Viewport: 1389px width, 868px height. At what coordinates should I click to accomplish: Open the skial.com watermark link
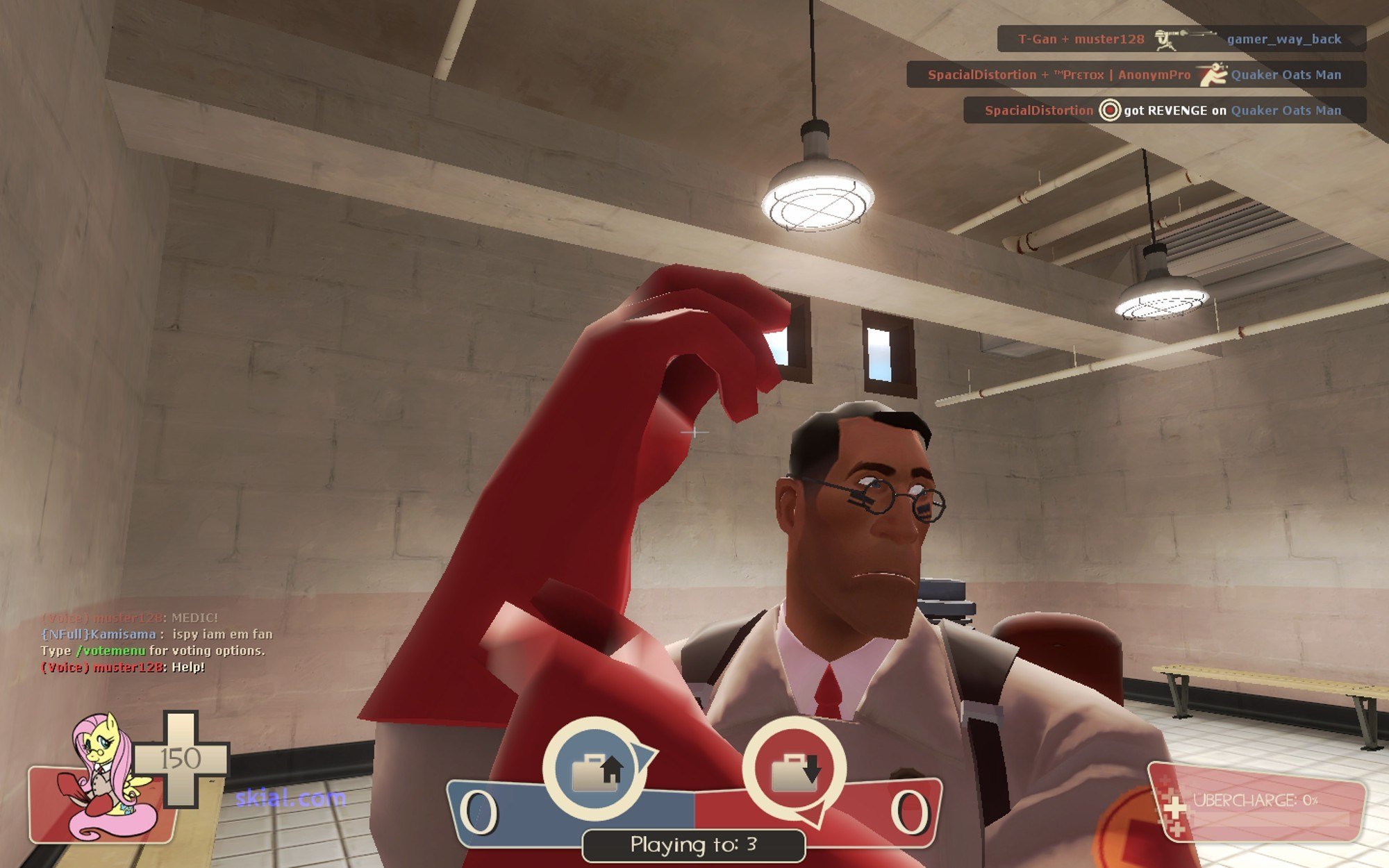tap(290, 798)
